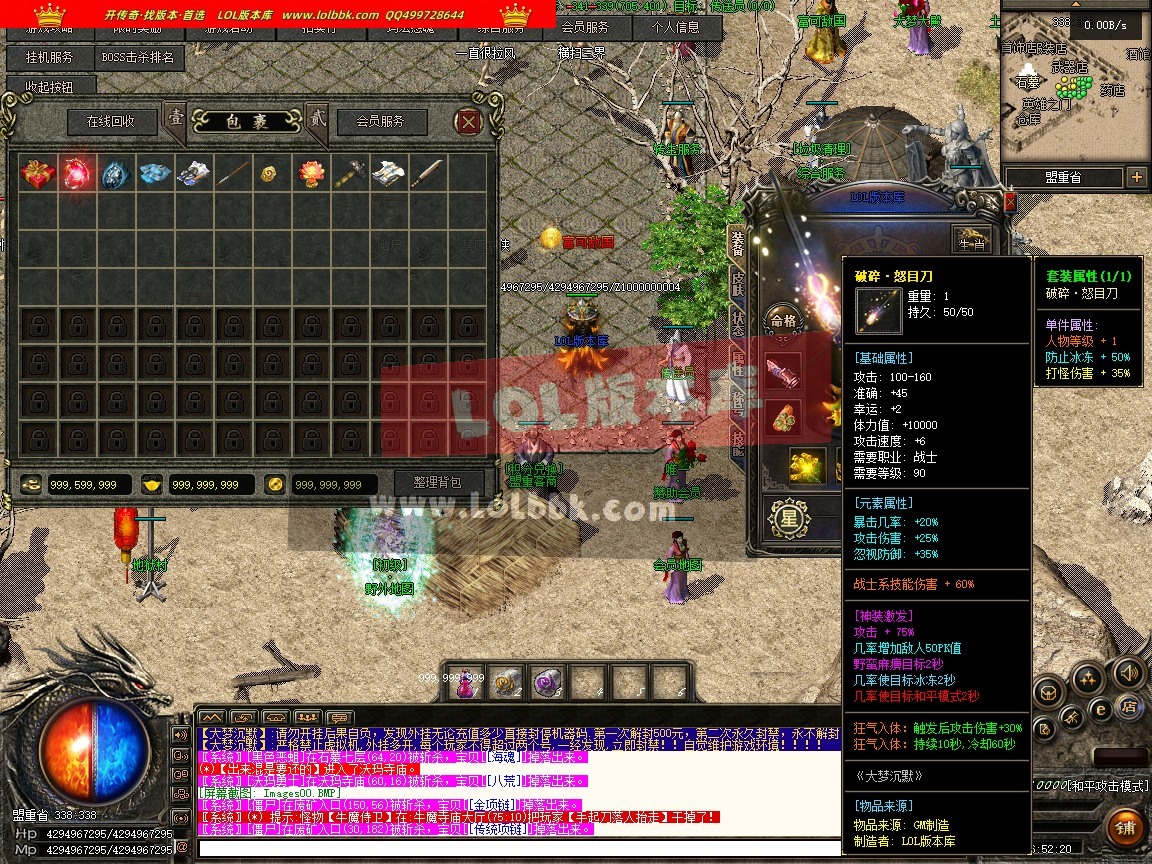The height and width of the screenshot is (864, 1152).
Task: Select the orange lotus flower item
Action: click(311, 174)
